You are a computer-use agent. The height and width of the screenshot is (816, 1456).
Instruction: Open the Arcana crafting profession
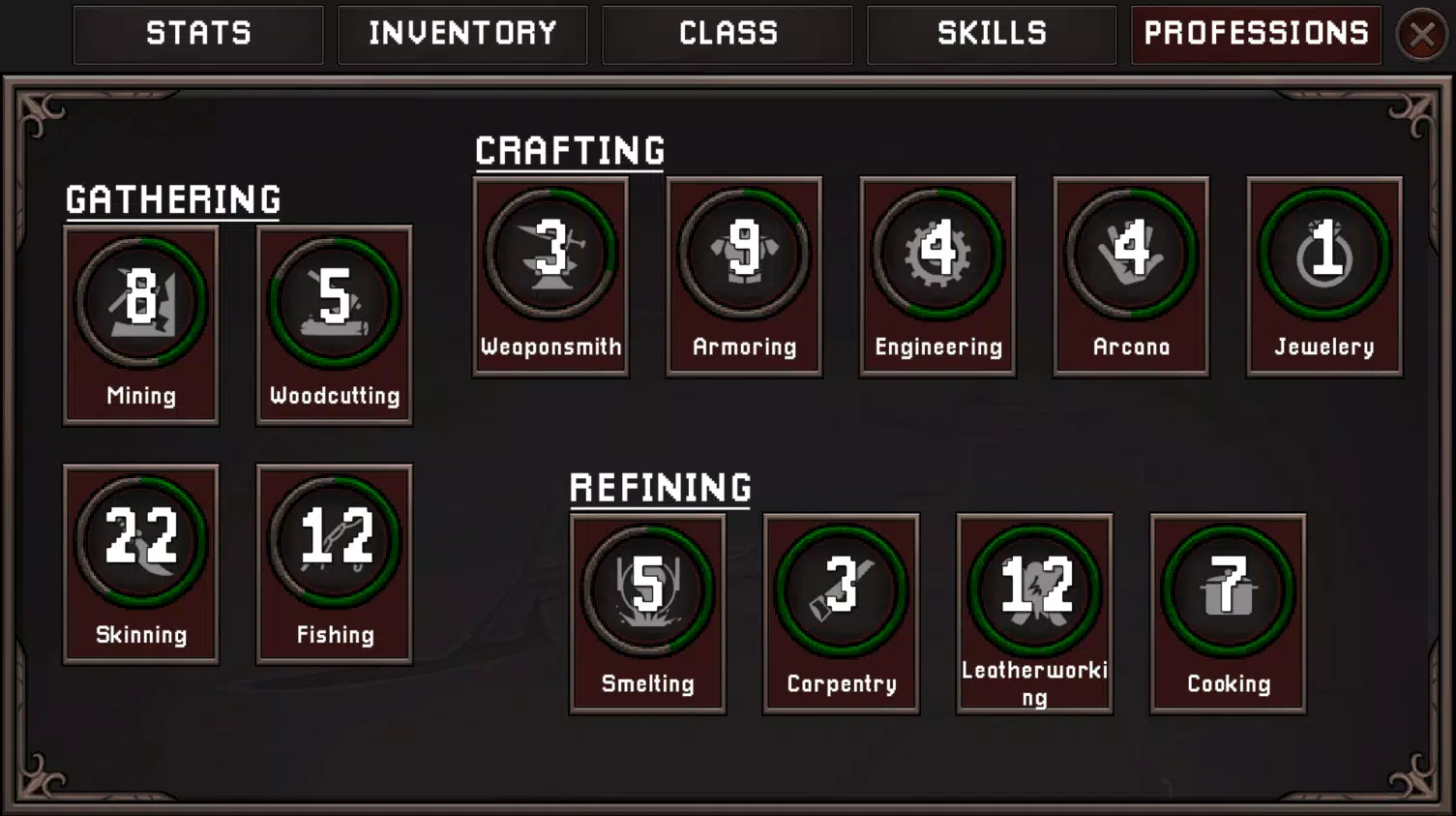tap(1130, 252)
